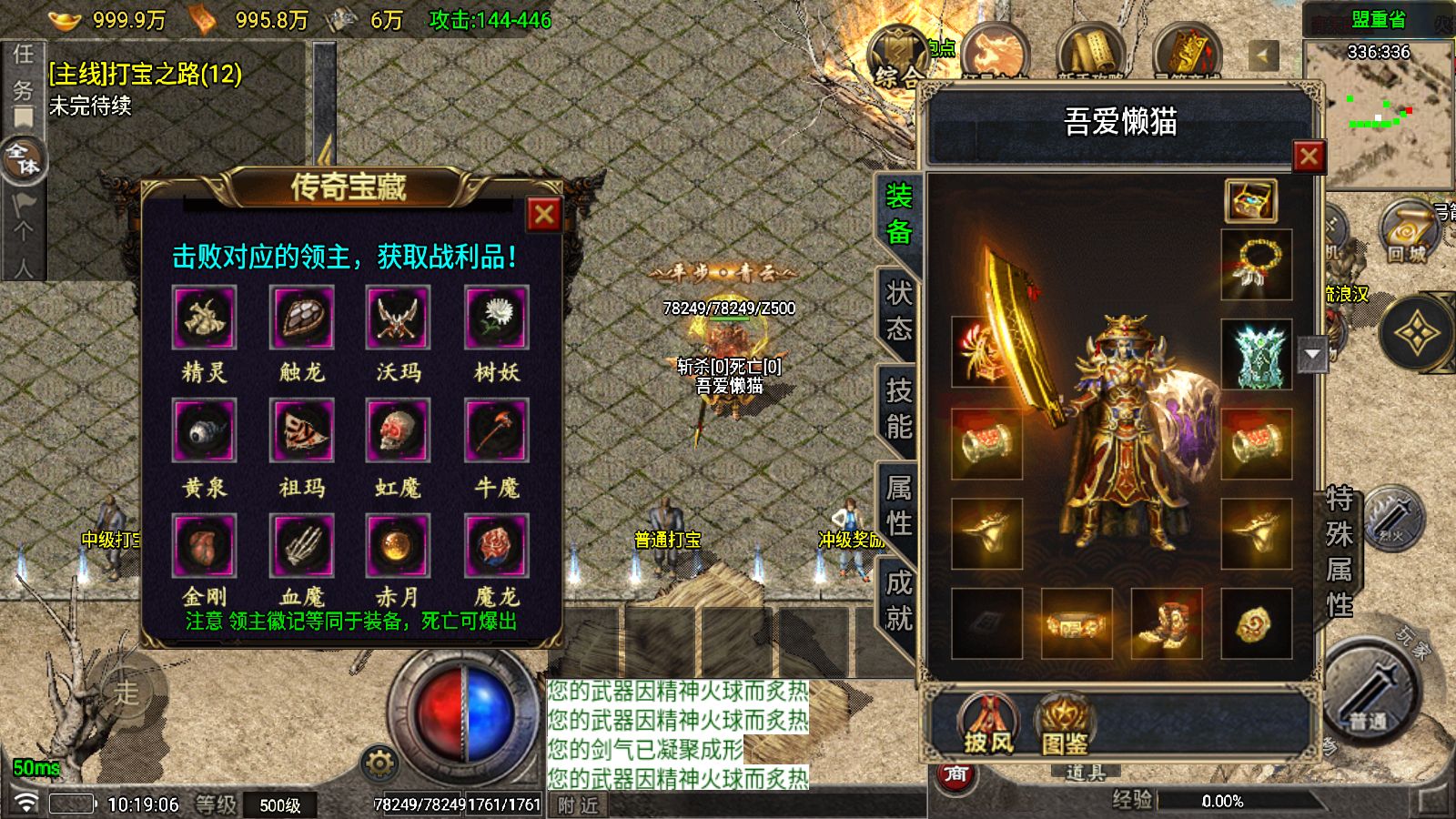The image size is (1456, 819).
Task: Select the equipped necklace slot
Action: pyautogui.click(x=1256, y=265)
